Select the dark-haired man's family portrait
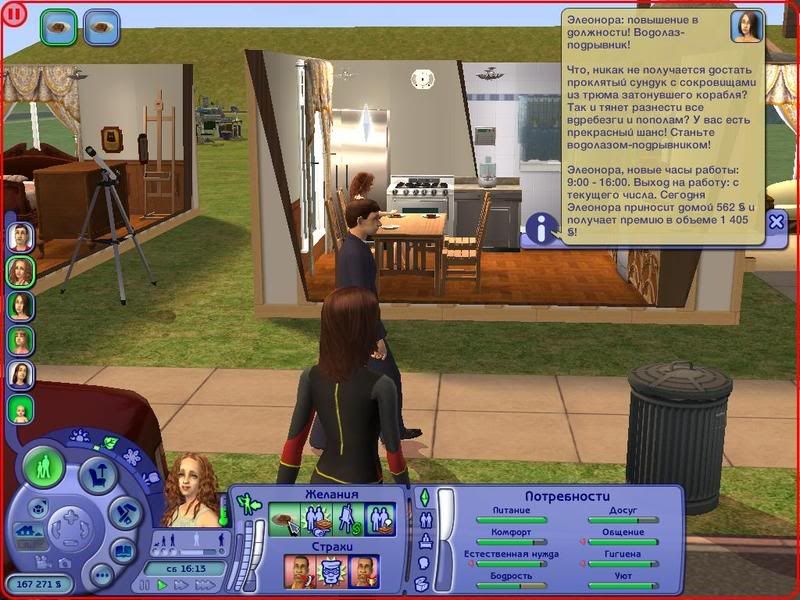The image size is (800, 600). [21, 236]
